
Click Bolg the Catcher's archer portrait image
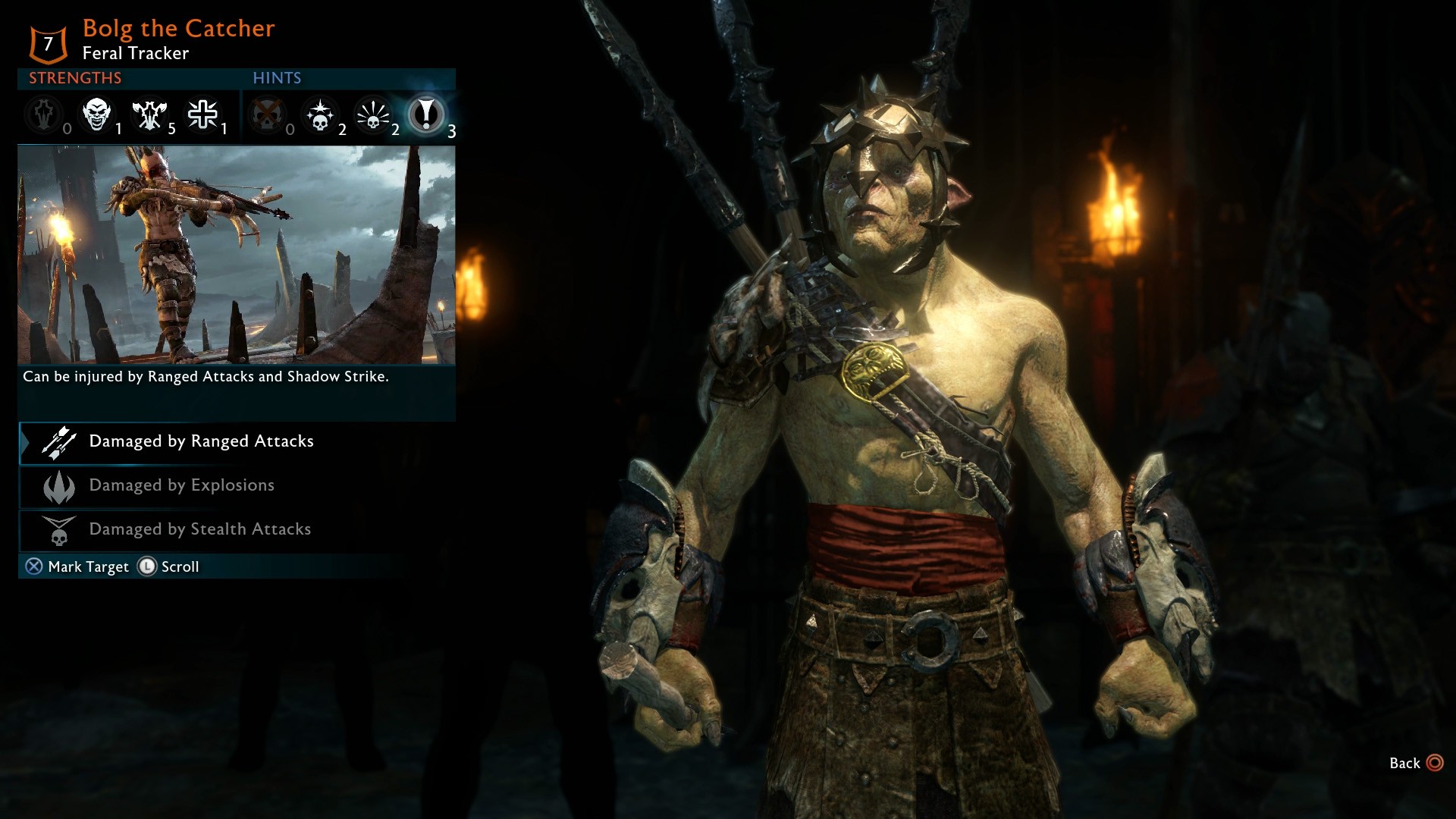pyautogui.click(x=236, y=255)
